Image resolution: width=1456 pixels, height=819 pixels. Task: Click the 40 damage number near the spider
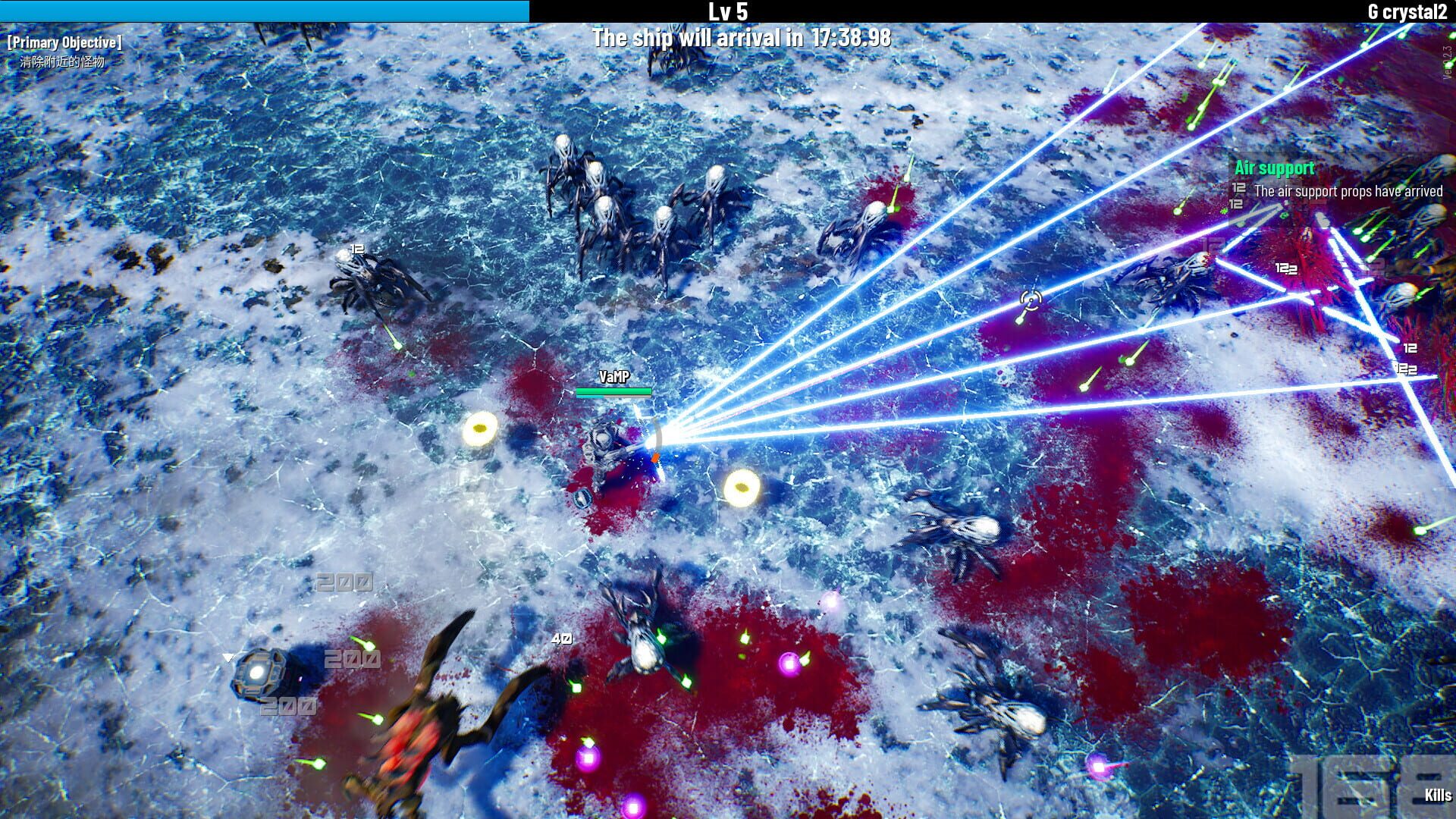click(562, 639)
